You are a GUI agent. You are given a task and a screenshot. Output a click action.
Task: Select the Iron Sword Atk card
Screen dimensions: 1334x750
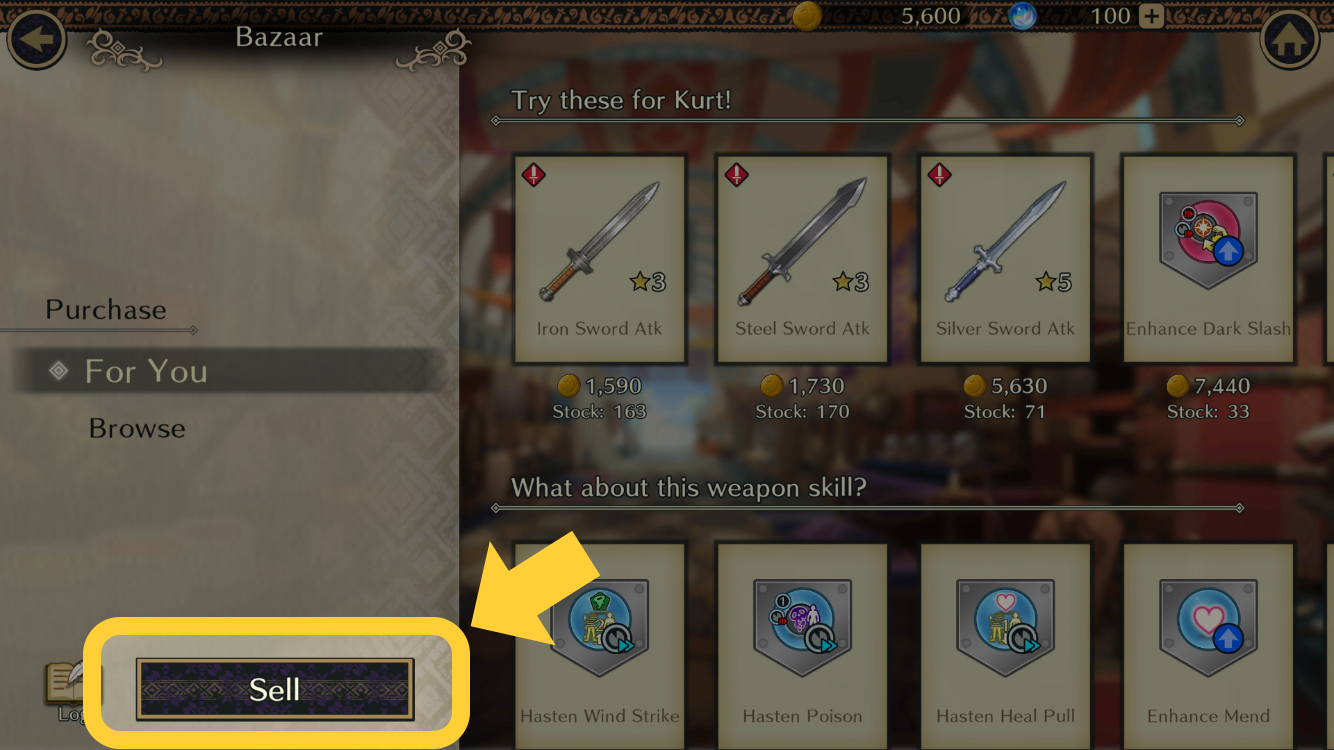click(x=599, y=258)
